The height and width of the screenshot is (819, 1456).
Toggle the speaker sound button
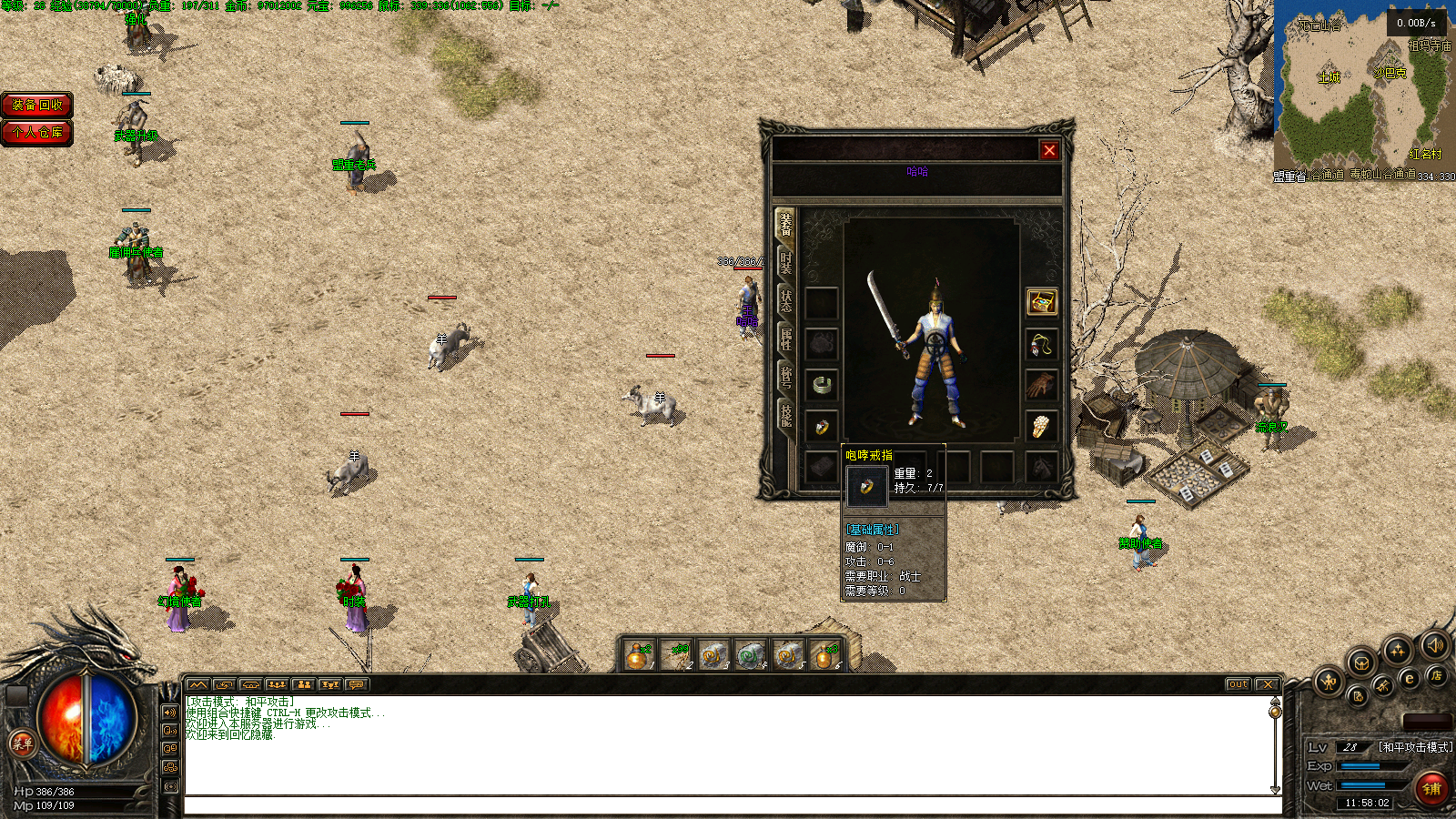pyautogui.click(x=1435, y=646)
